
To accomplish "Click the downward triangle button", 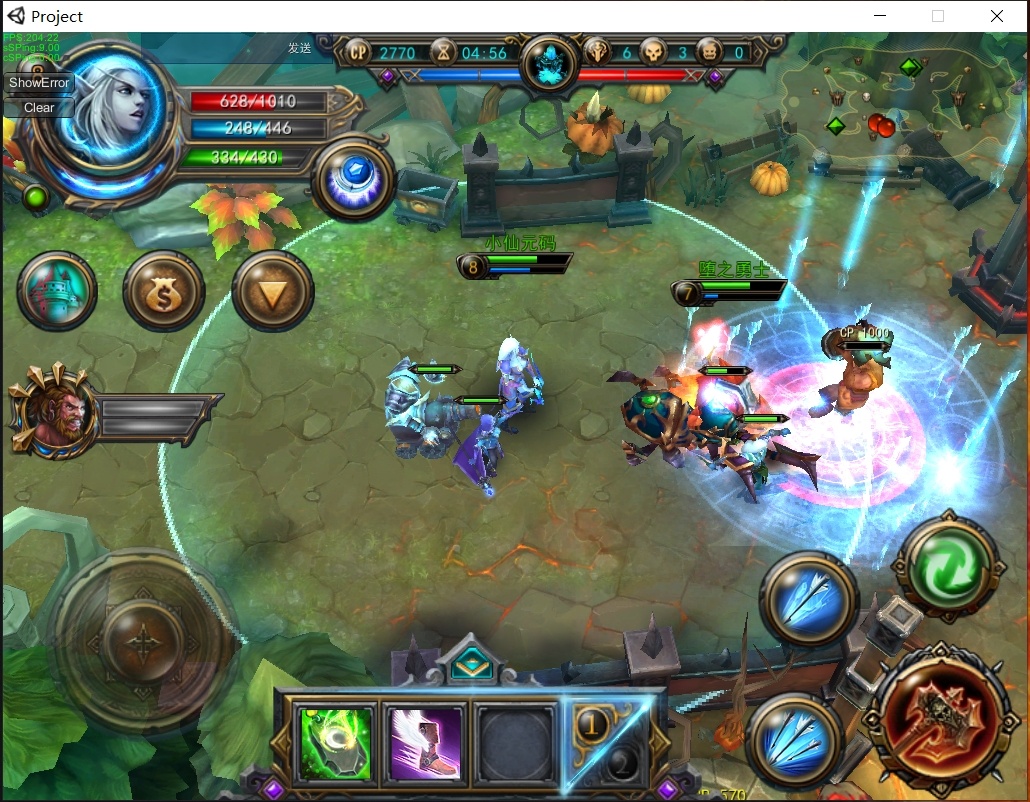I will (273, 292).
